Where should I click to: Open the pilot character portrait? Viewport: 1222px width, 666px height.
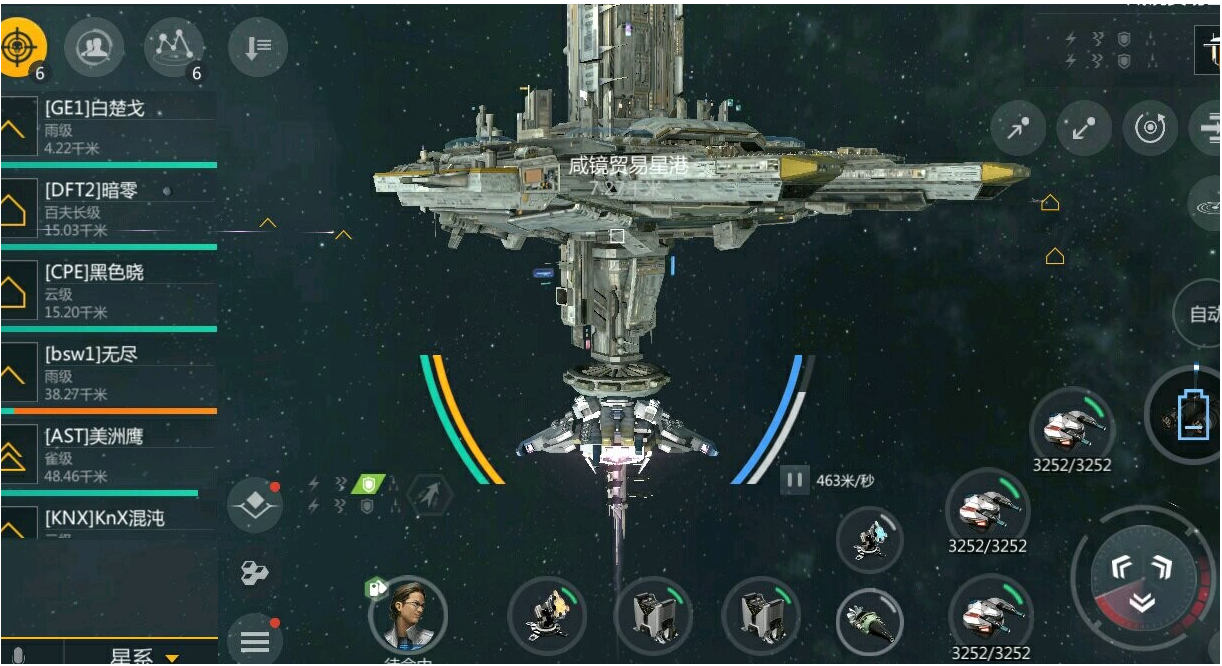pyautogui.click(x=408, y=612)
